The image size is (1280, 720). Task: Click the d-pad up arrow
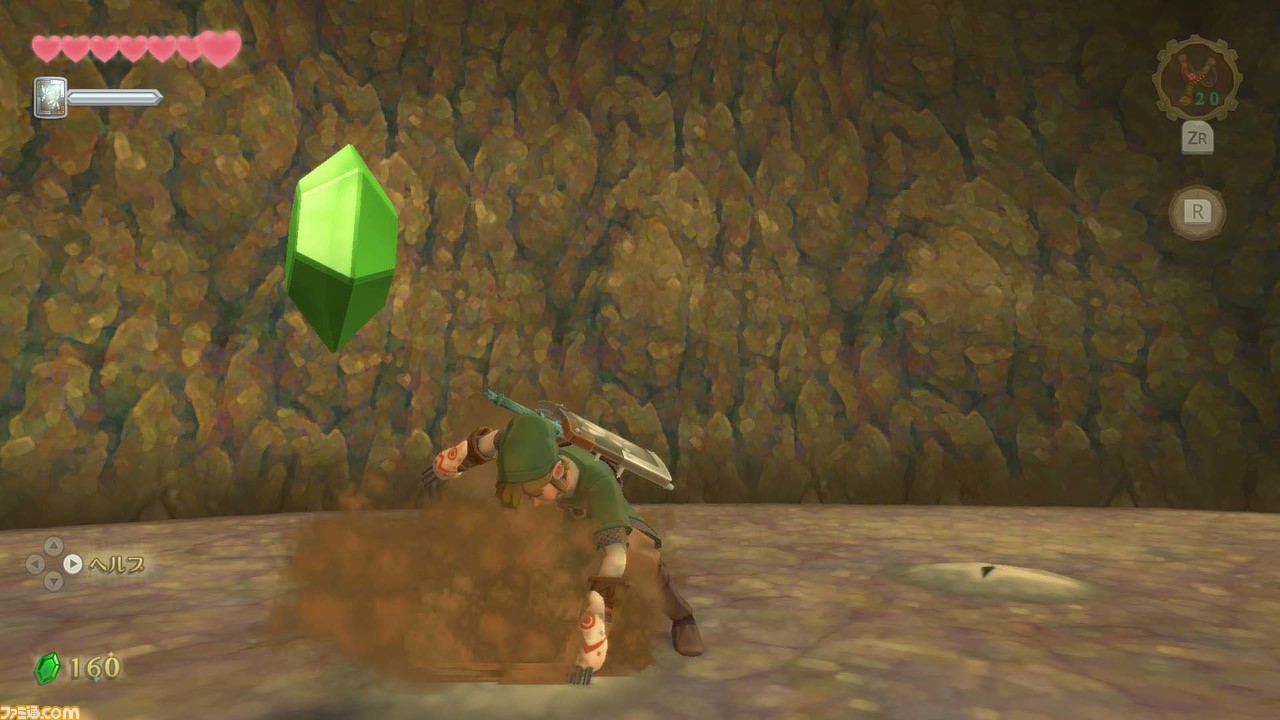point(54,546)
